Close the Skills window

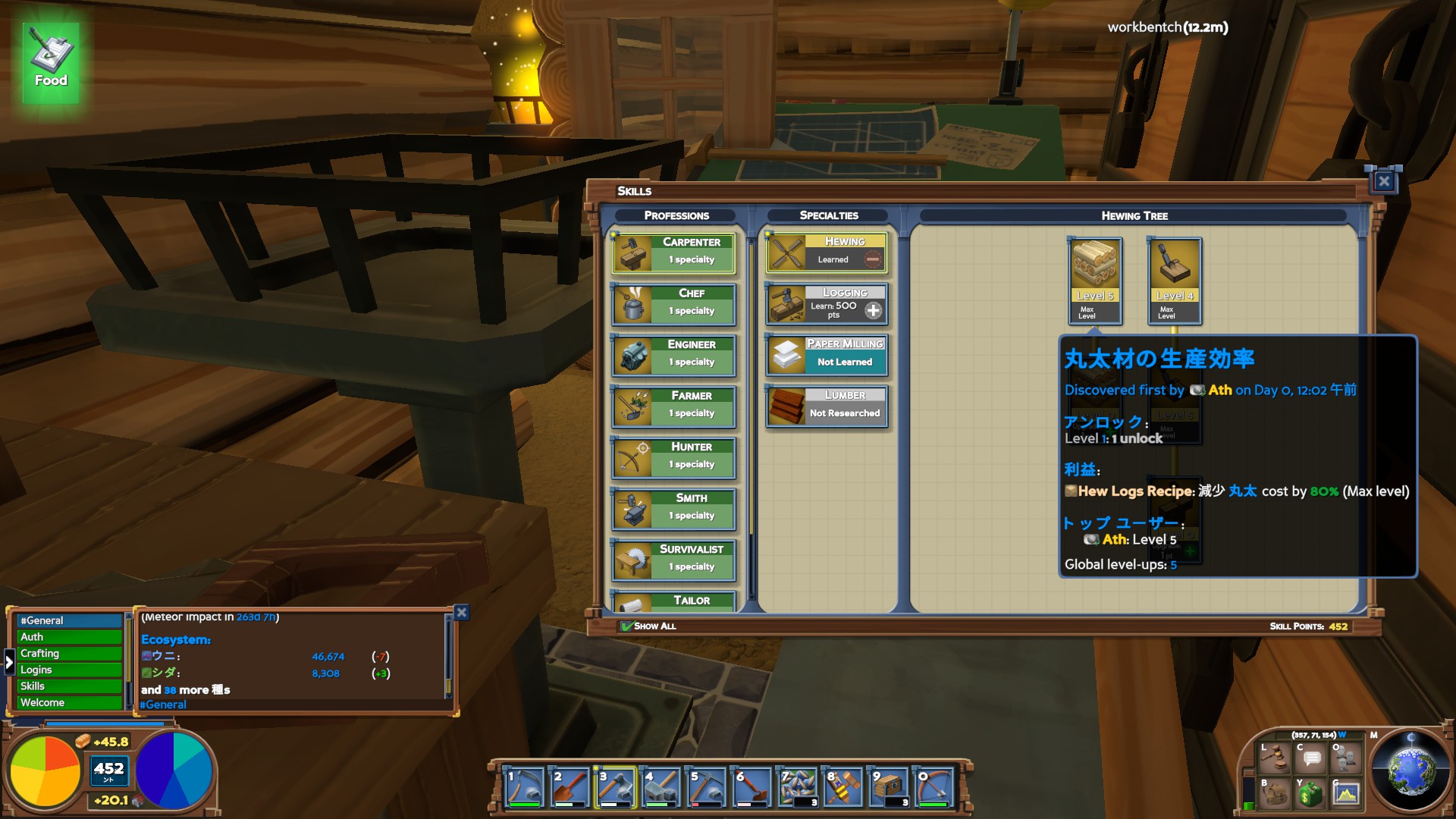click(1384, 181)
